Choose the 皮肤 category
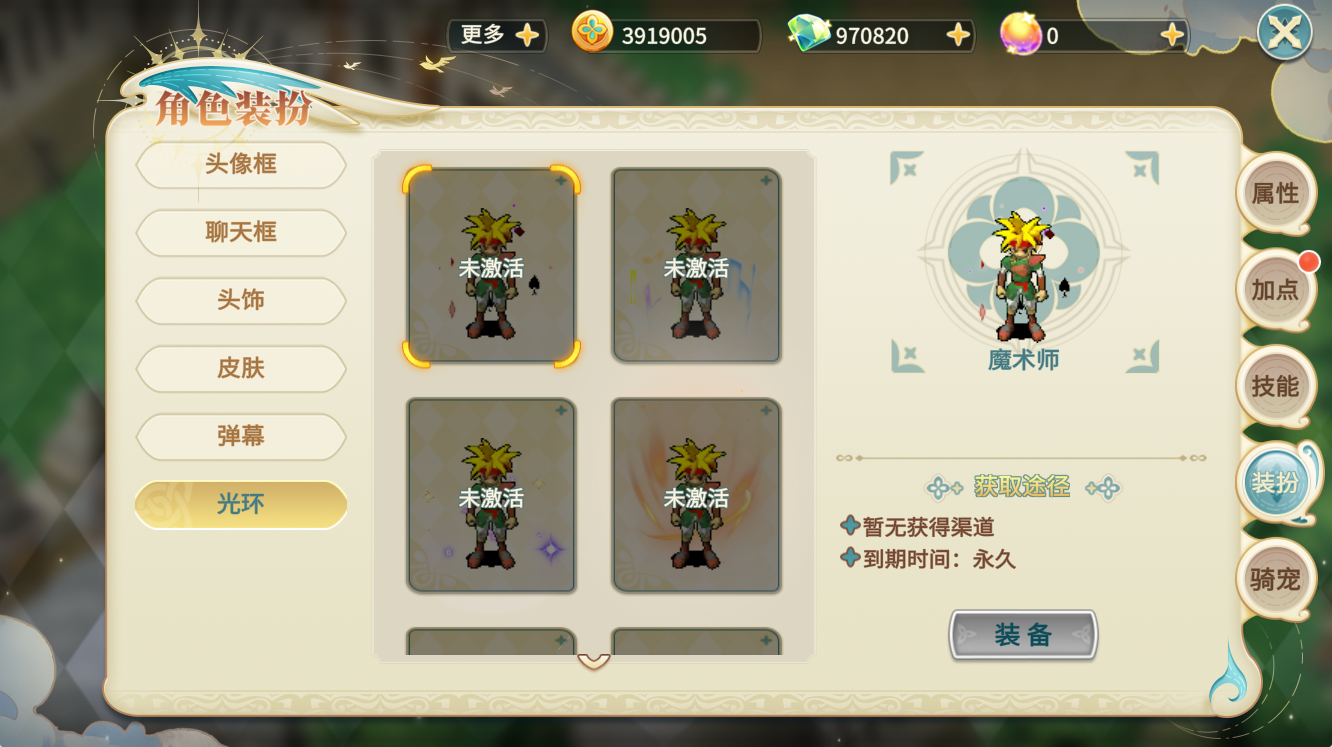Screen dimensions: 1332x747 pos(241,368)
